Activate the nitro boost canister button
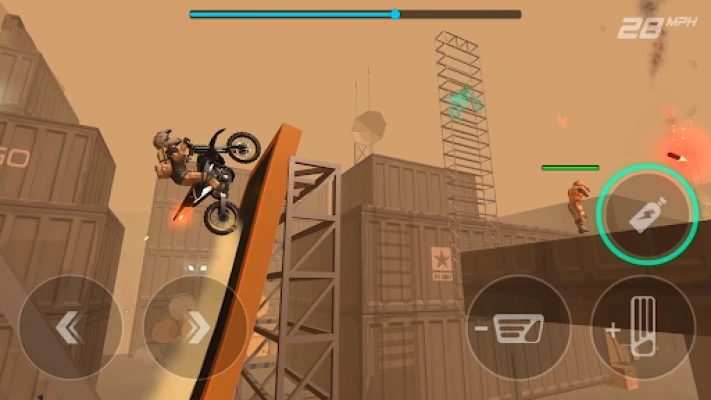711x400 pixels. [646, 215]
